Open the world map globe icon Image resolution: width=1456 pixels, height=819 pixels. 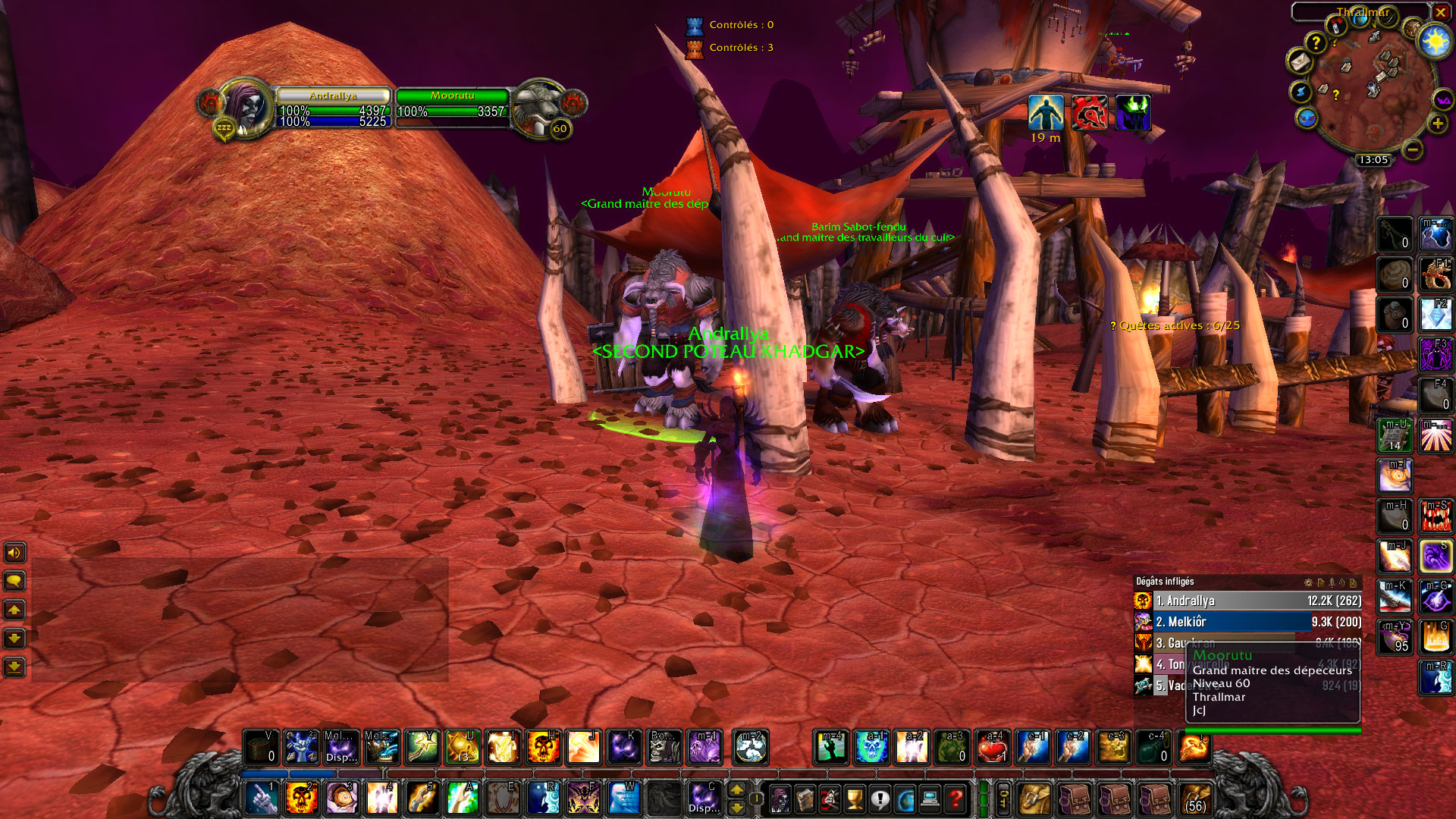click(x=905, y=799)
